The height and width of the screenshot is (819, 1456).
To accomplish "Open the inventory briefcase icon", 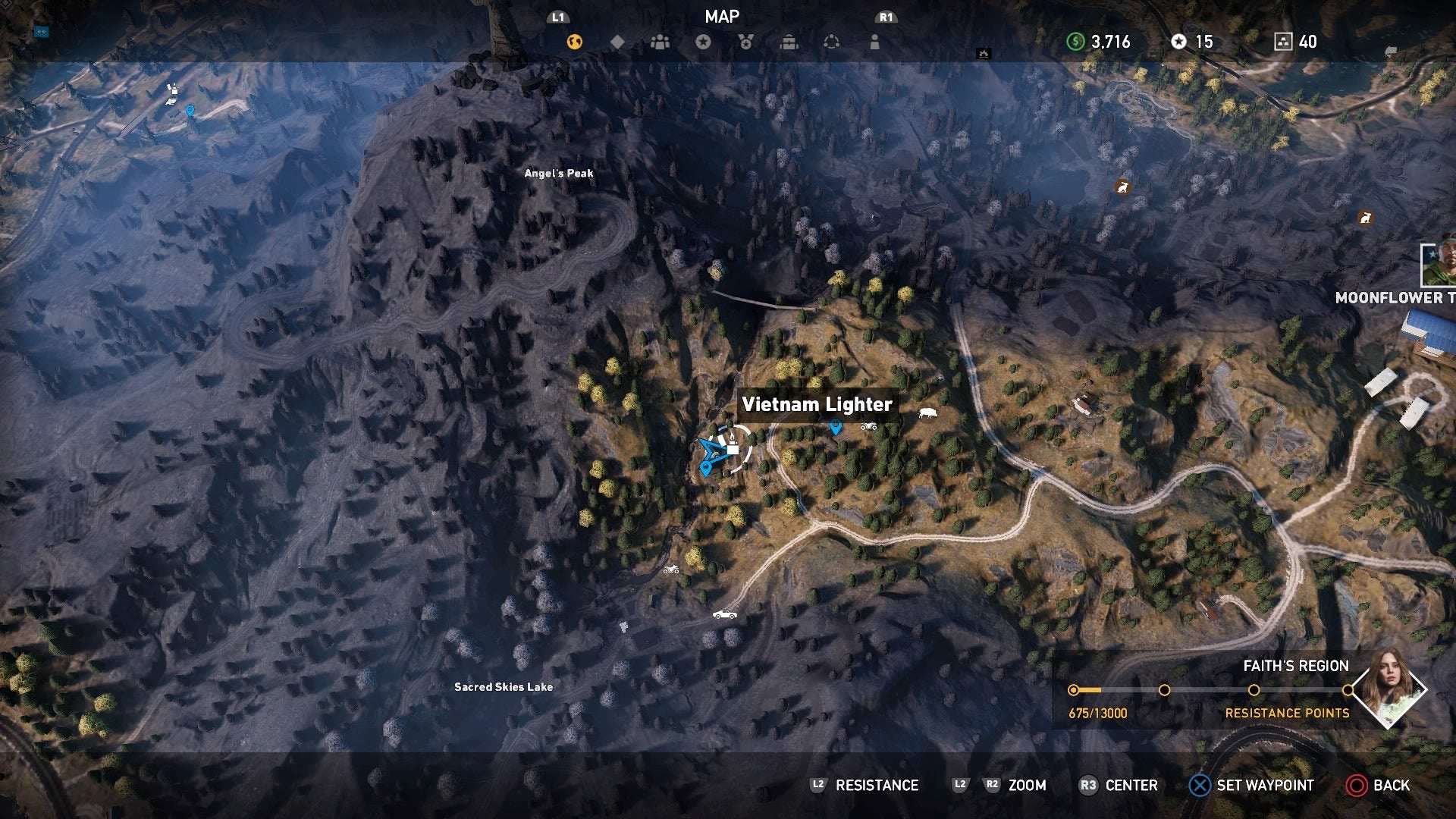I will pyautogui.click(x=790, y=42).
